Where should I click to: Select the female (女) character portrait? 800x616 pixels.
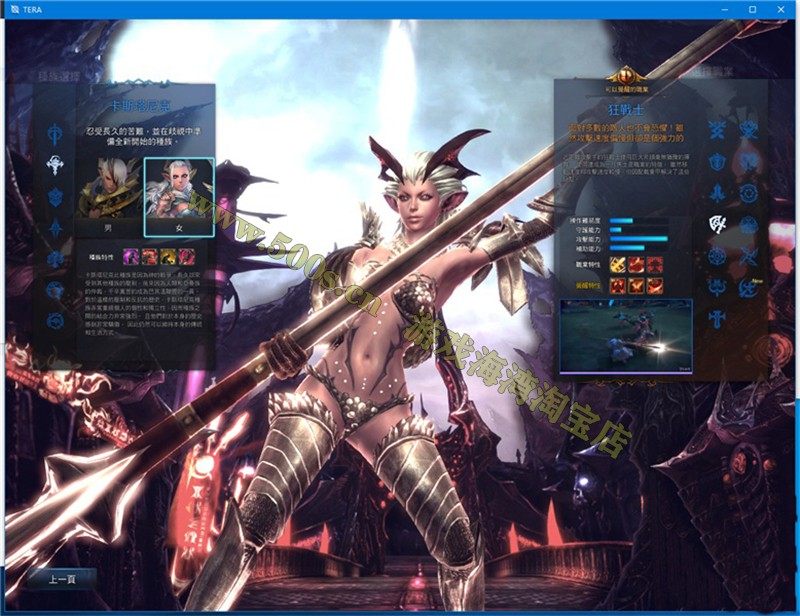coord(179,192)
